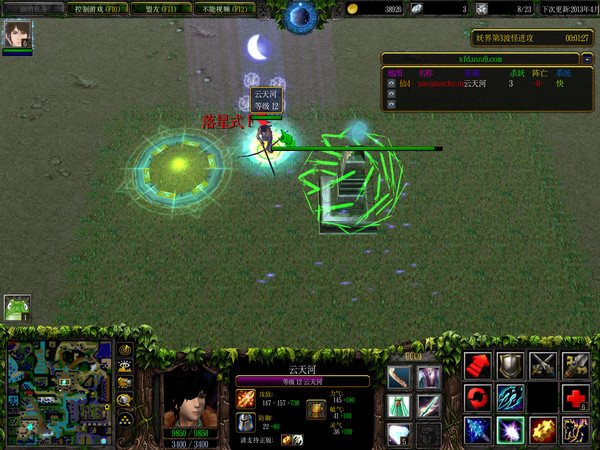Click the red circular arrows command
600x450 pixels.
click(479, 398)
